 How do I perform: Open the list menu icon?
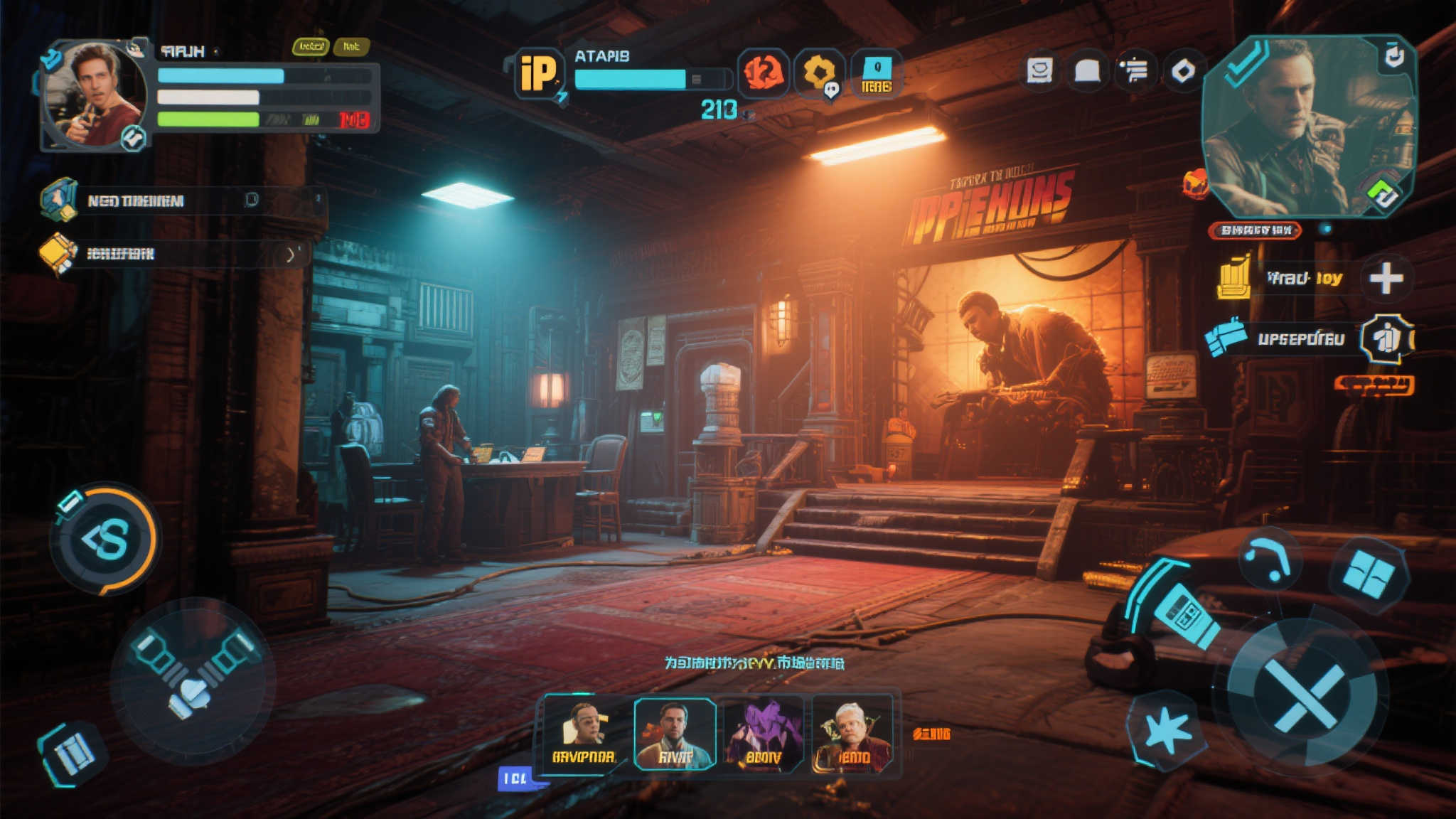(1135, 71)
